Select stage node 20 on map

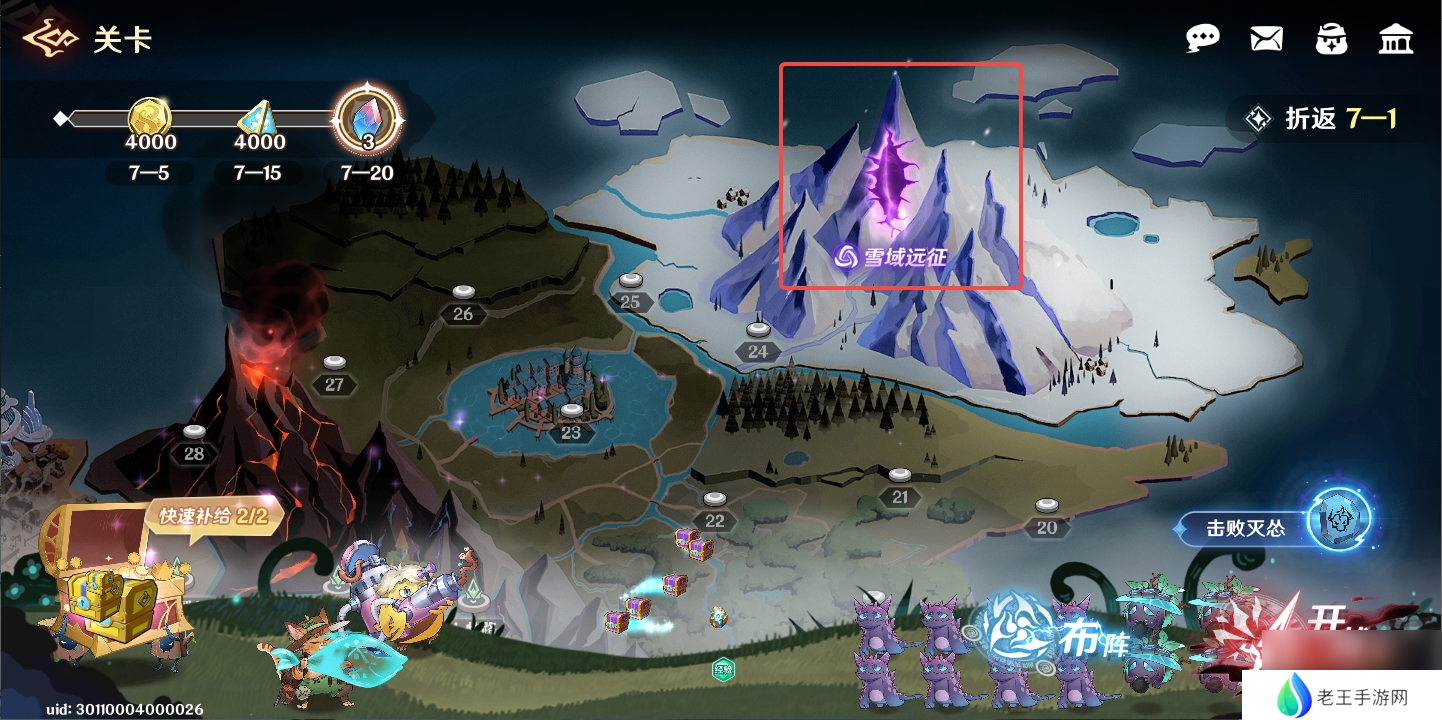[x=1046, y=519]
